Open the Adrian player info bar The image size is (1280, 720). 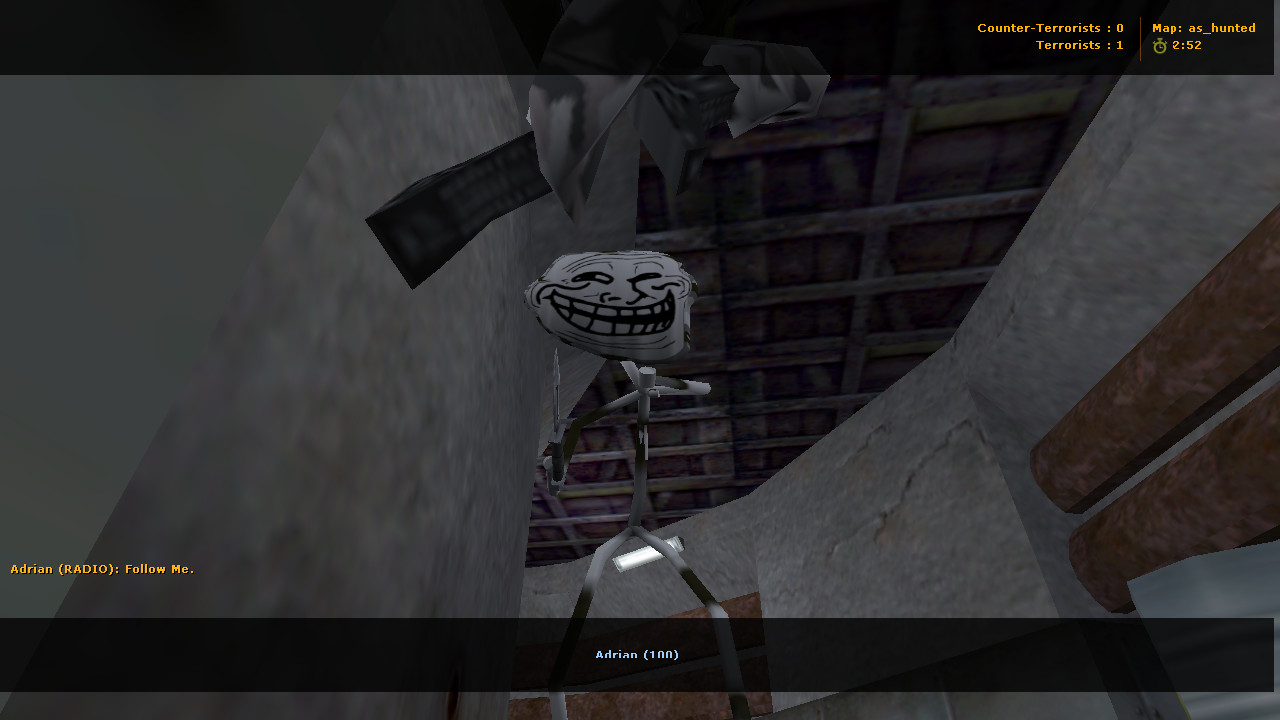(637, 655)
